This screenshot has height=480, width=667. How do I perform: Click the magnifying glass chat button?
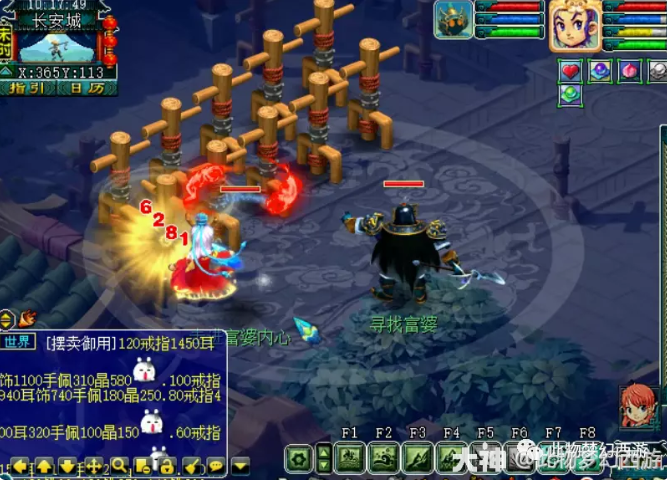[119, 466]
